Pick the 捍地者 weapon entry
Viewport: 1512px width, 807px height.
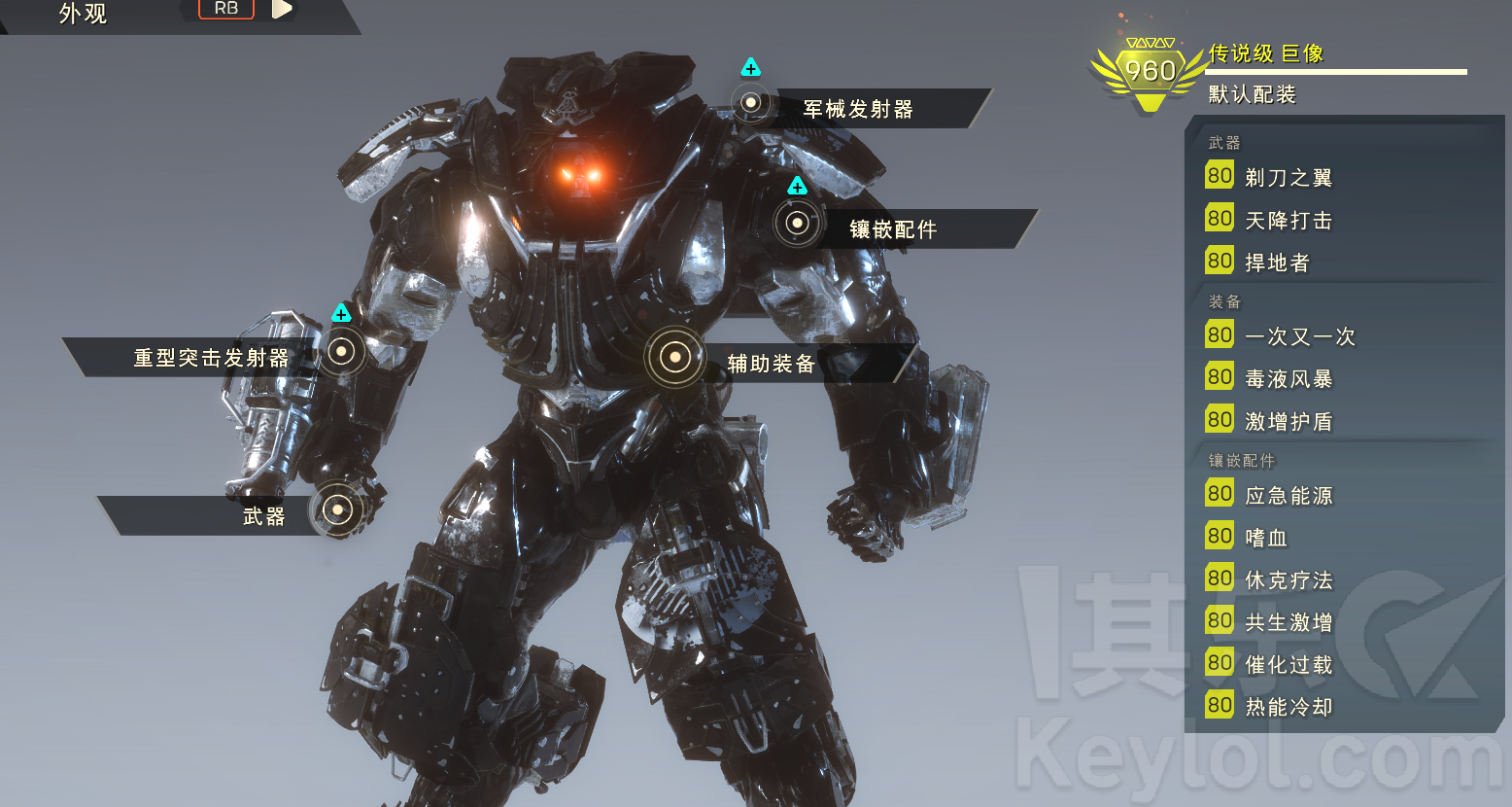[1277, 263]
